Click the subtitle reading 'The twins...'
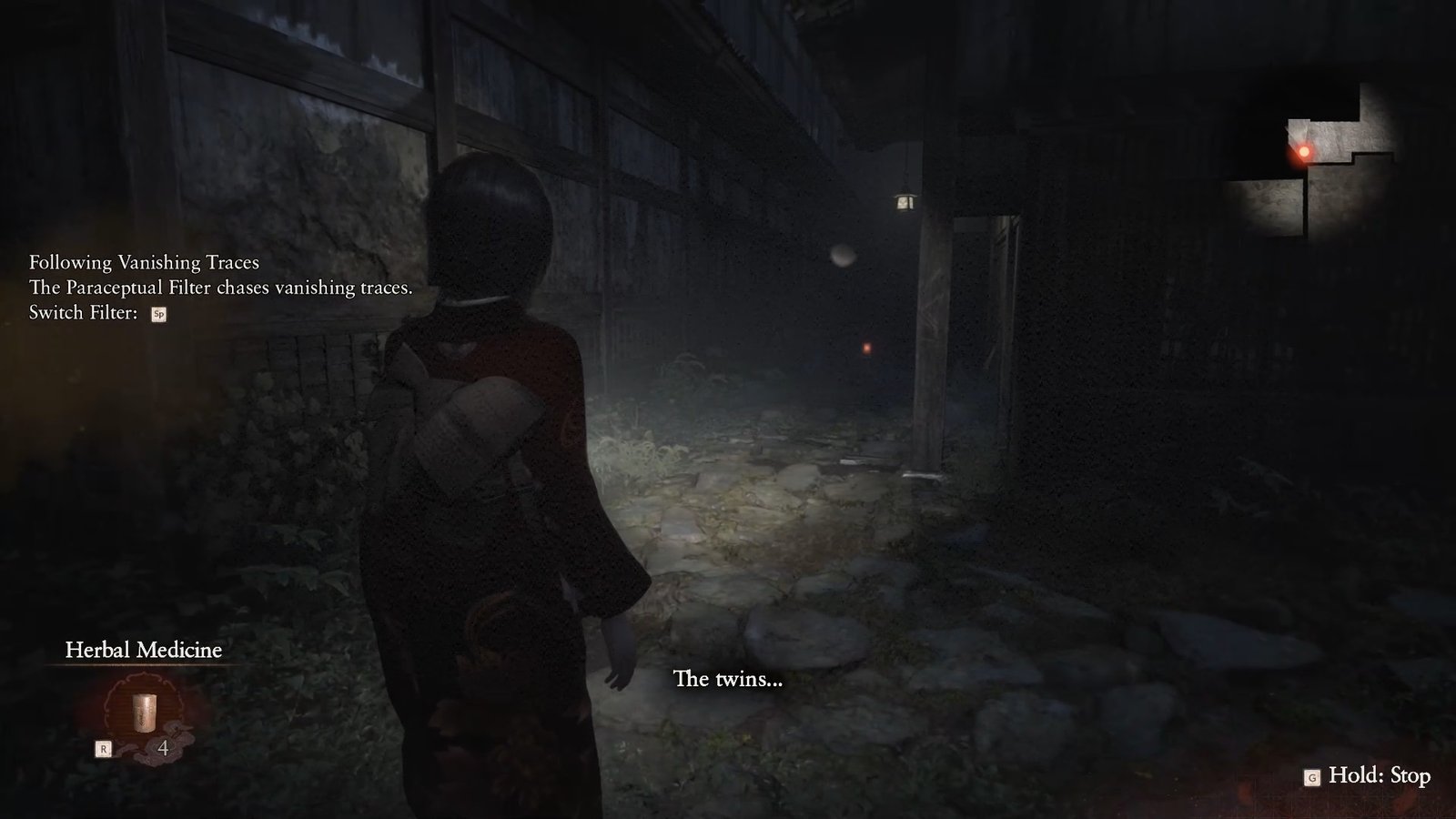The height and width of the screenshot is (819, 1456). click(x=726, y=680)
